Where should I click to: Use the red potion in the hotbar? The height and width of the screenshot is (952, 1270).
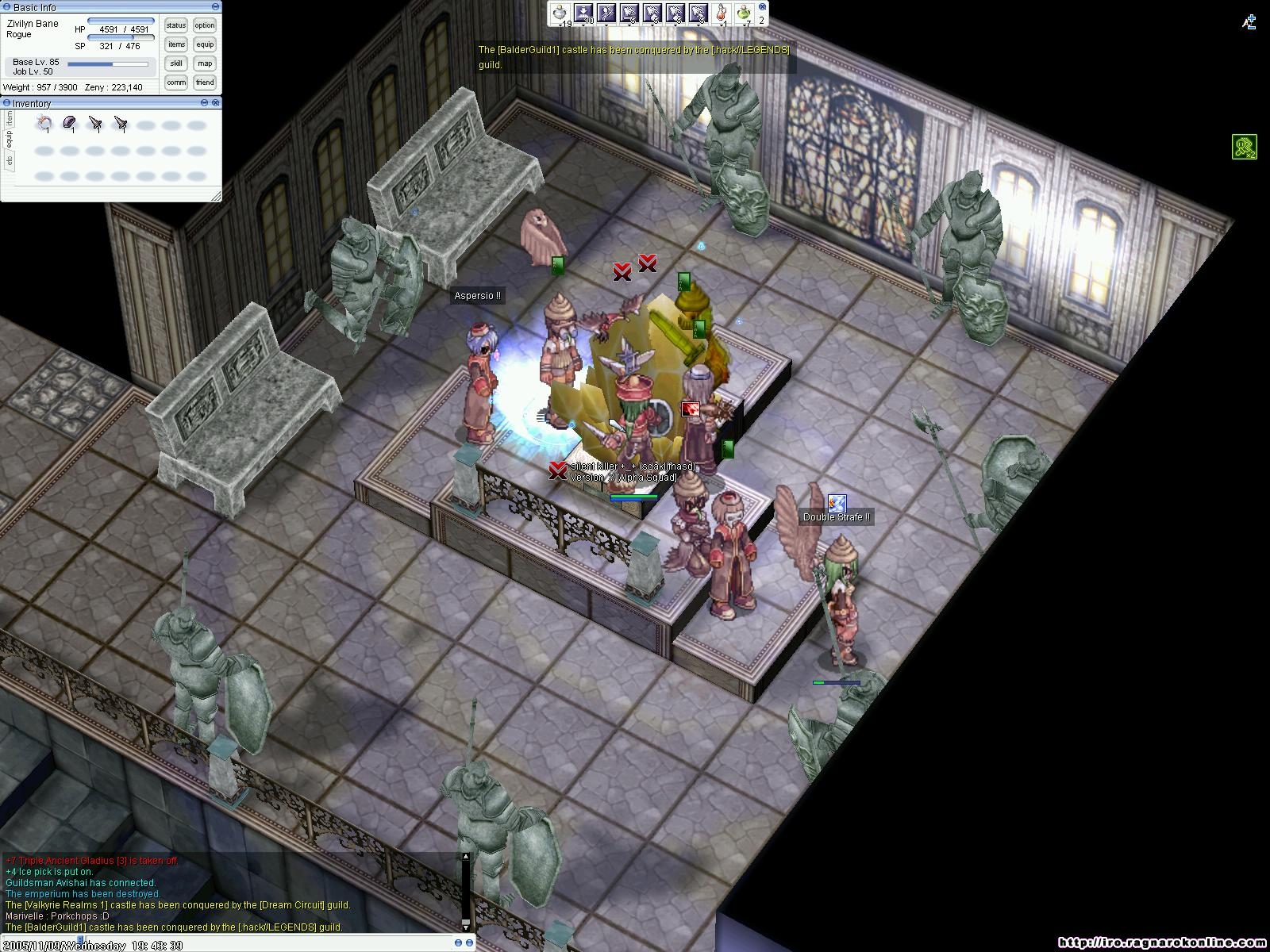[x=722, y=13]
